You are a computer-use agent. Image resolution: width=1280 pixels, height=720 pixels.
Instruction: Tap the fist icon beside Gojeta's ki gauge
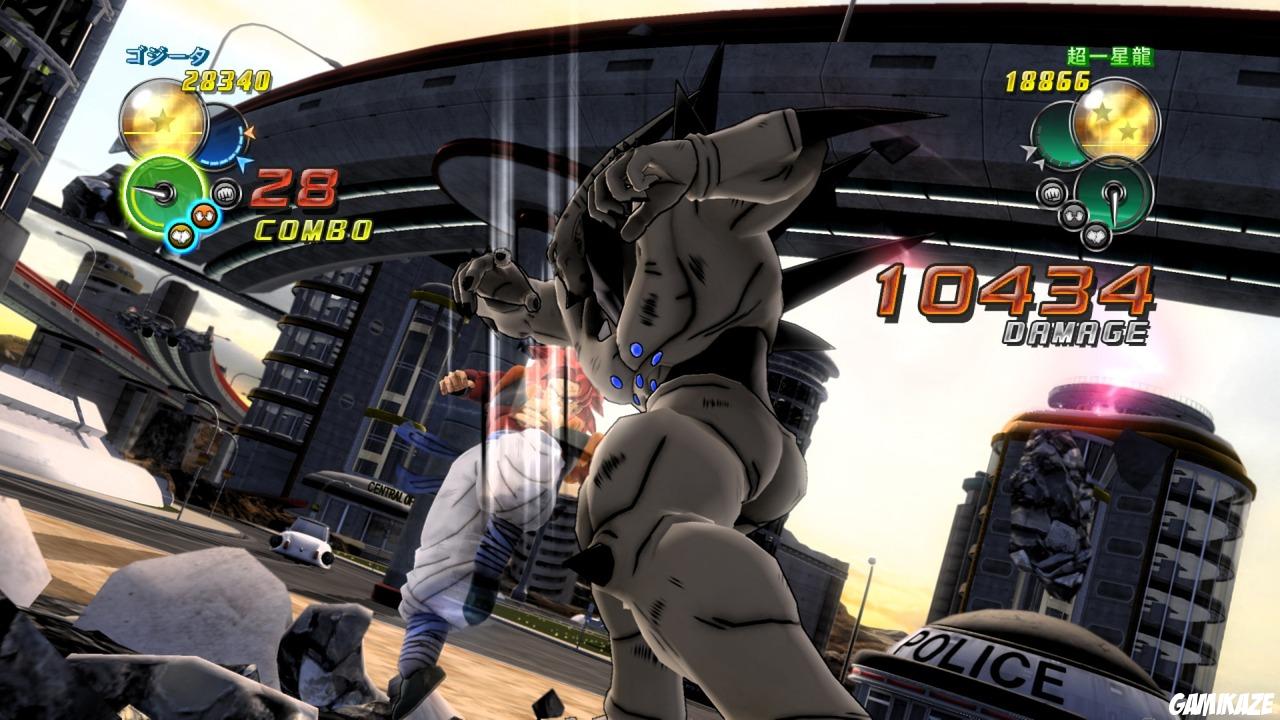[x=225, y=193]
